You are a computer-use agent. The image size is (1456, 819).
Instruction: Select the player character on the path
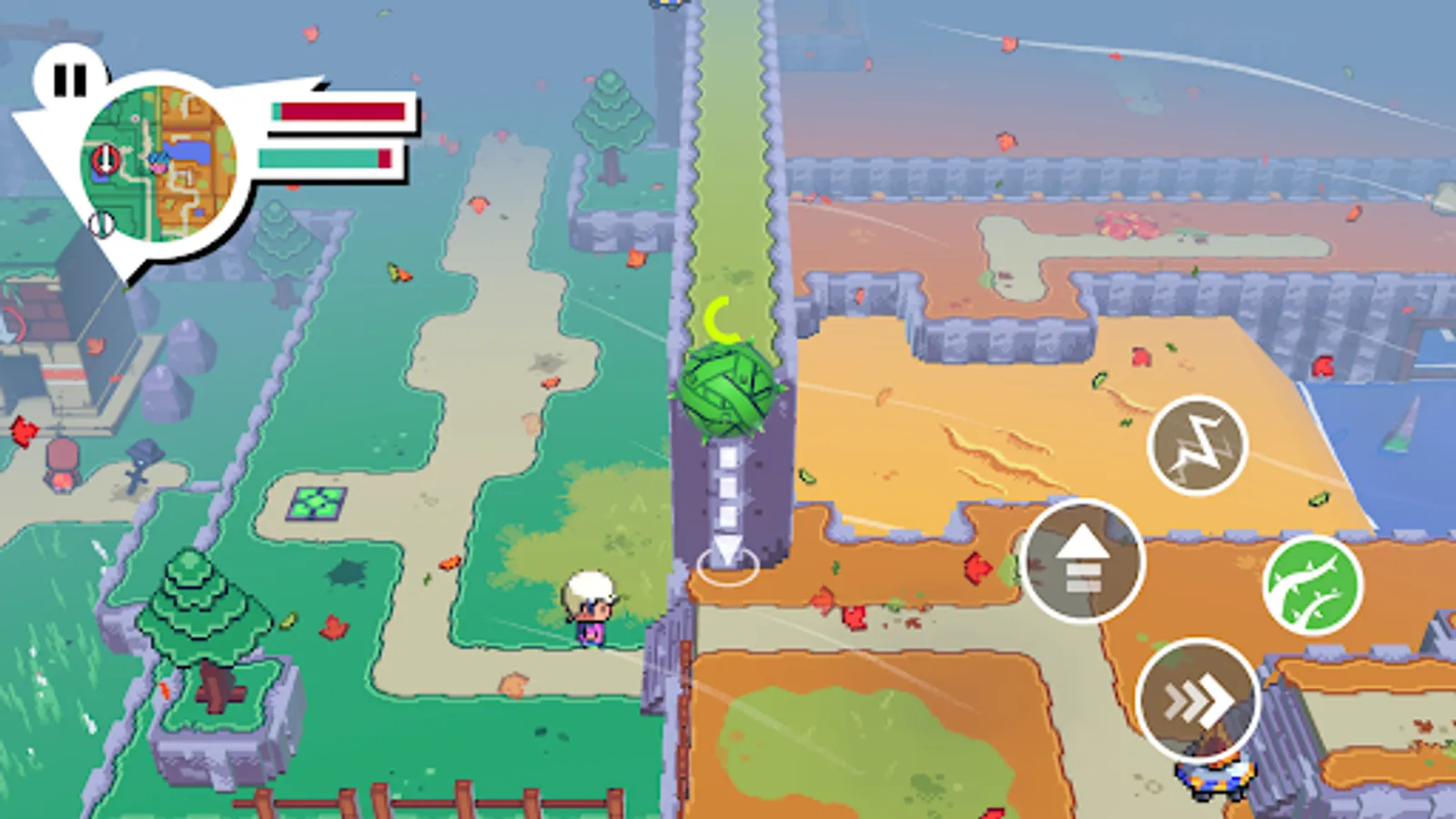click(x=592, y=610)
